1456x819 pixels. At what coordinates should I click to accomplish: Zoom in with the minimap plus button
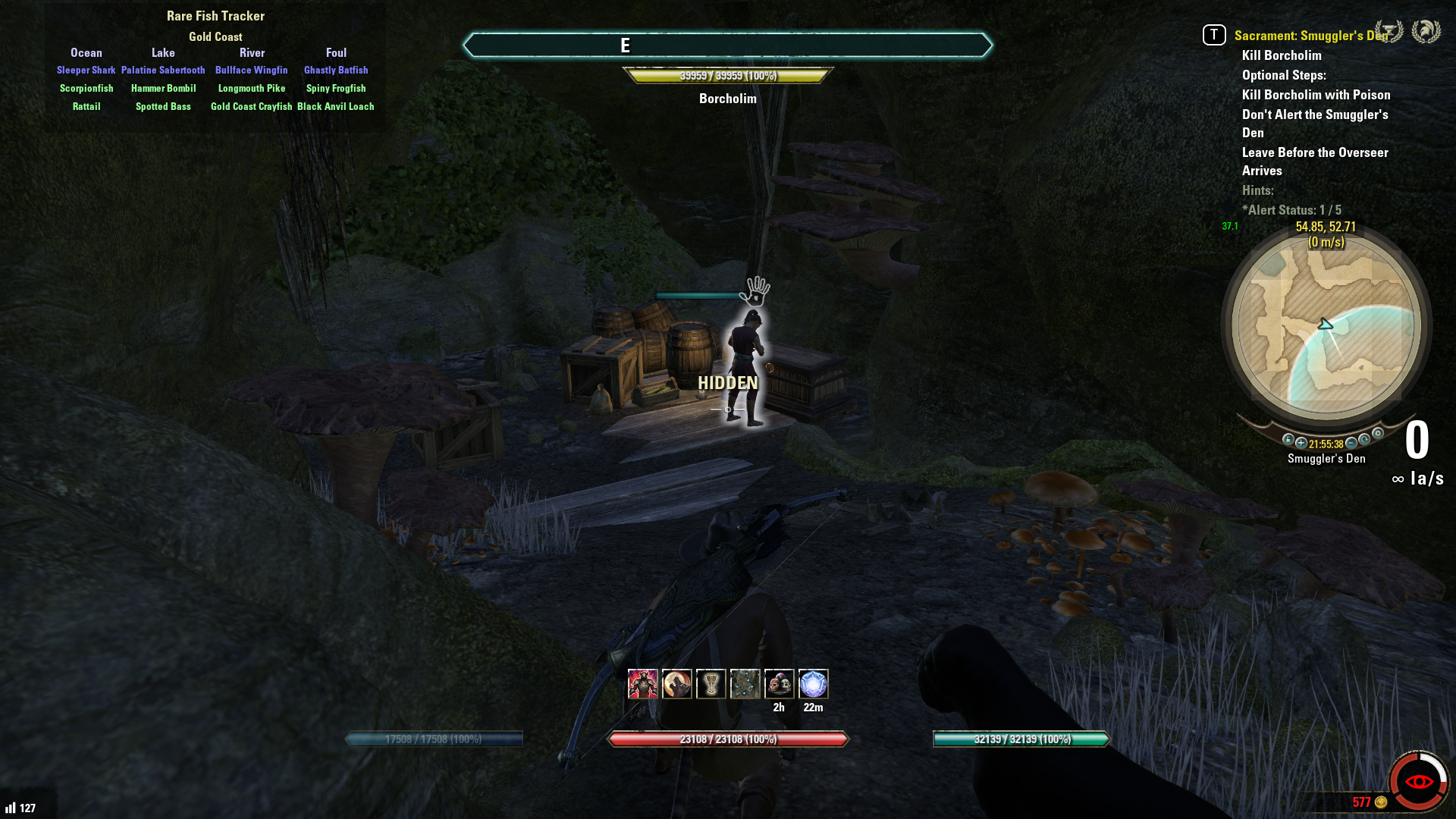click(1301, 443)
